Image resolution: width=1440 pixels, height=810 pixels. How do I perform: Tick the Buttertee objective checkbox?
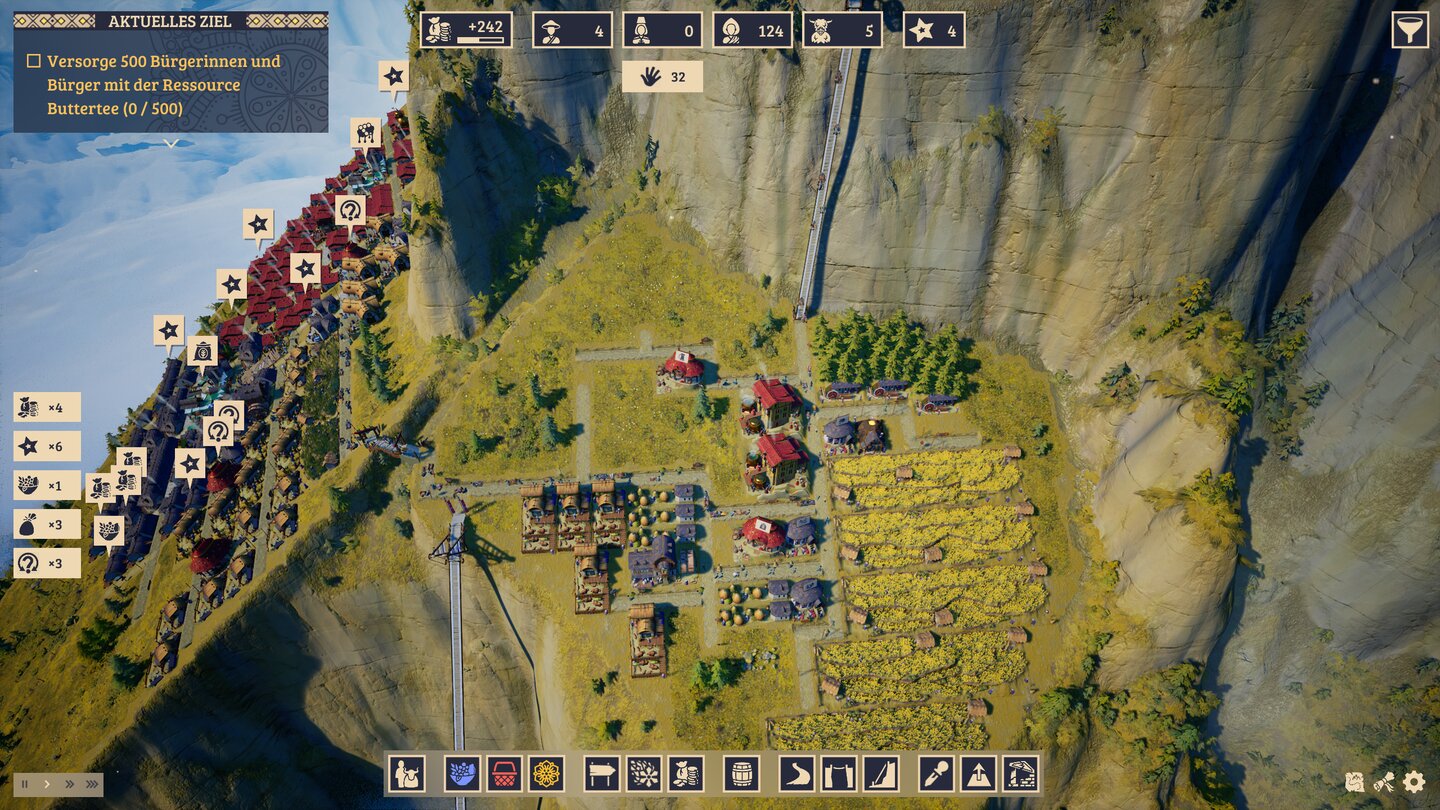pos(33,61)
